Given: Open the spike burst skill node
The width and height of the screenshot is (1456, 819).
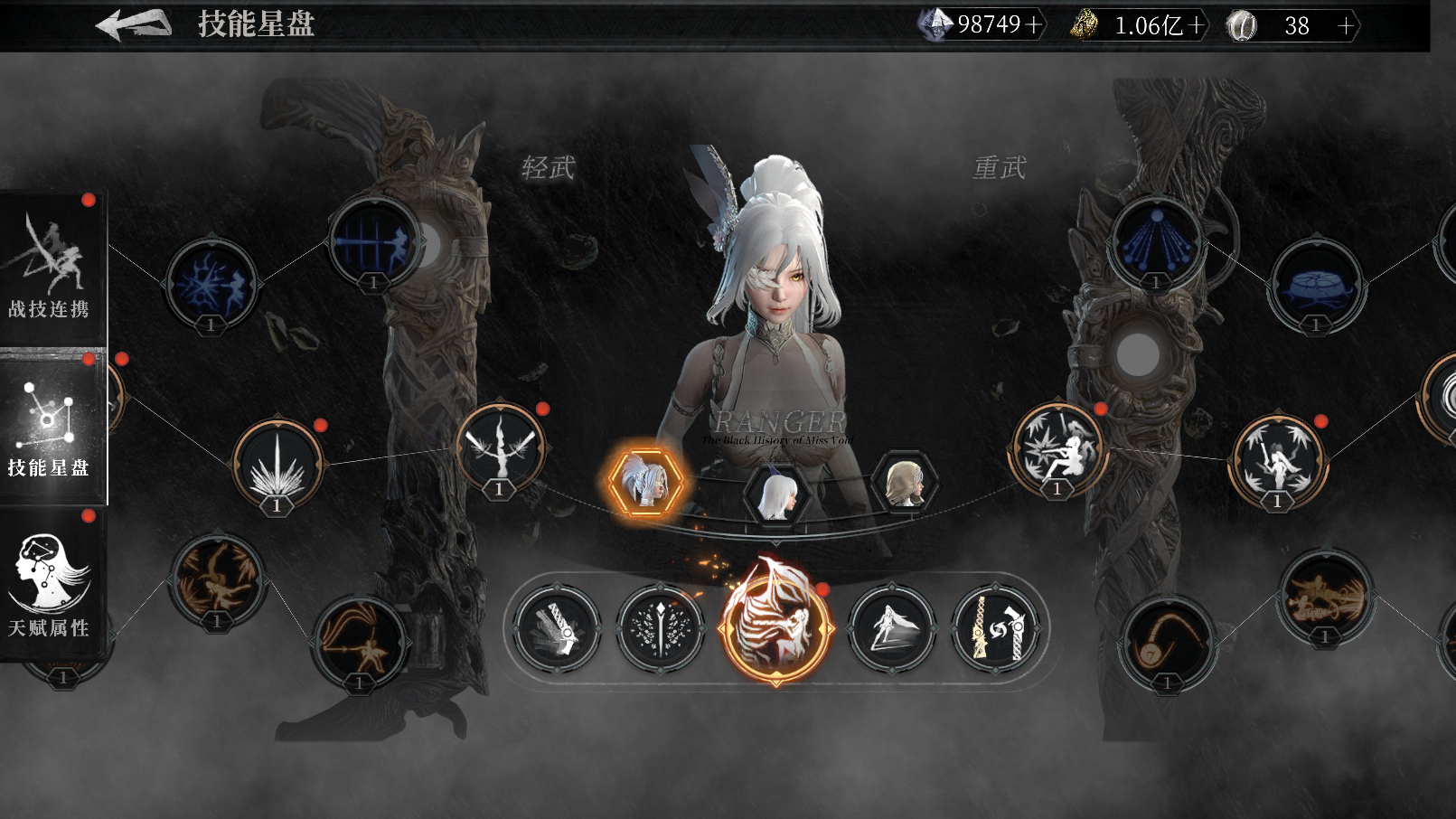Looking at the screenshot, I should [x=277, y=464].
